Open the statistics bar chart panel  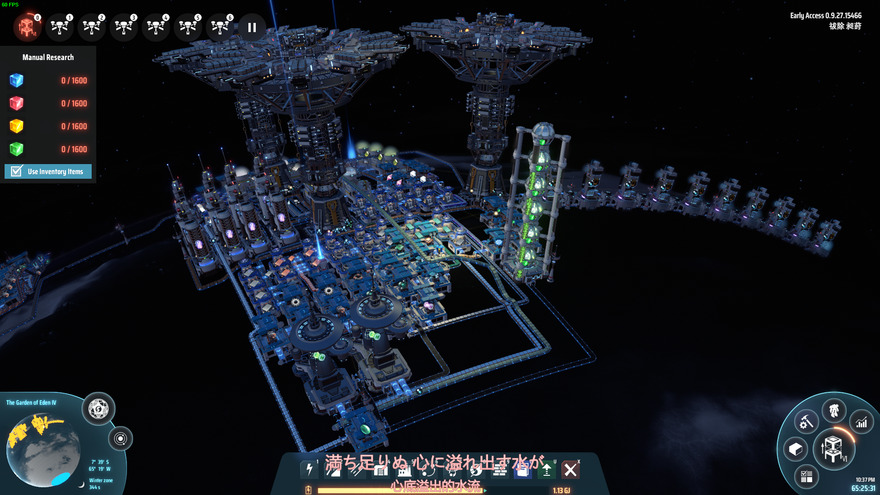[x=860, y=424]
